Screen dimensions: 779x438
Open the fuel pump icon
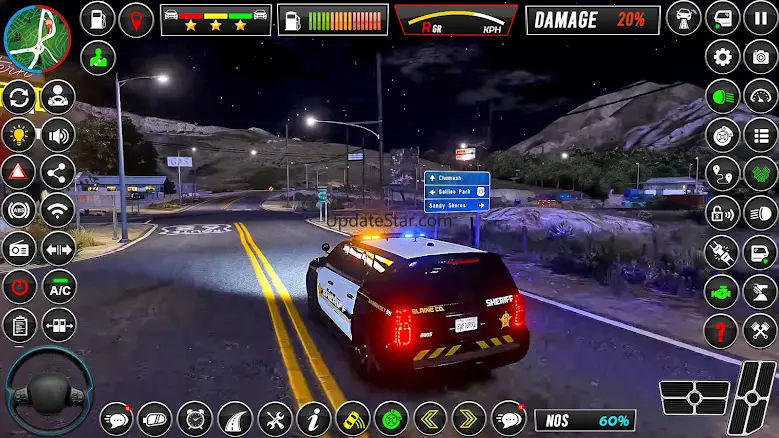point(97,18)
